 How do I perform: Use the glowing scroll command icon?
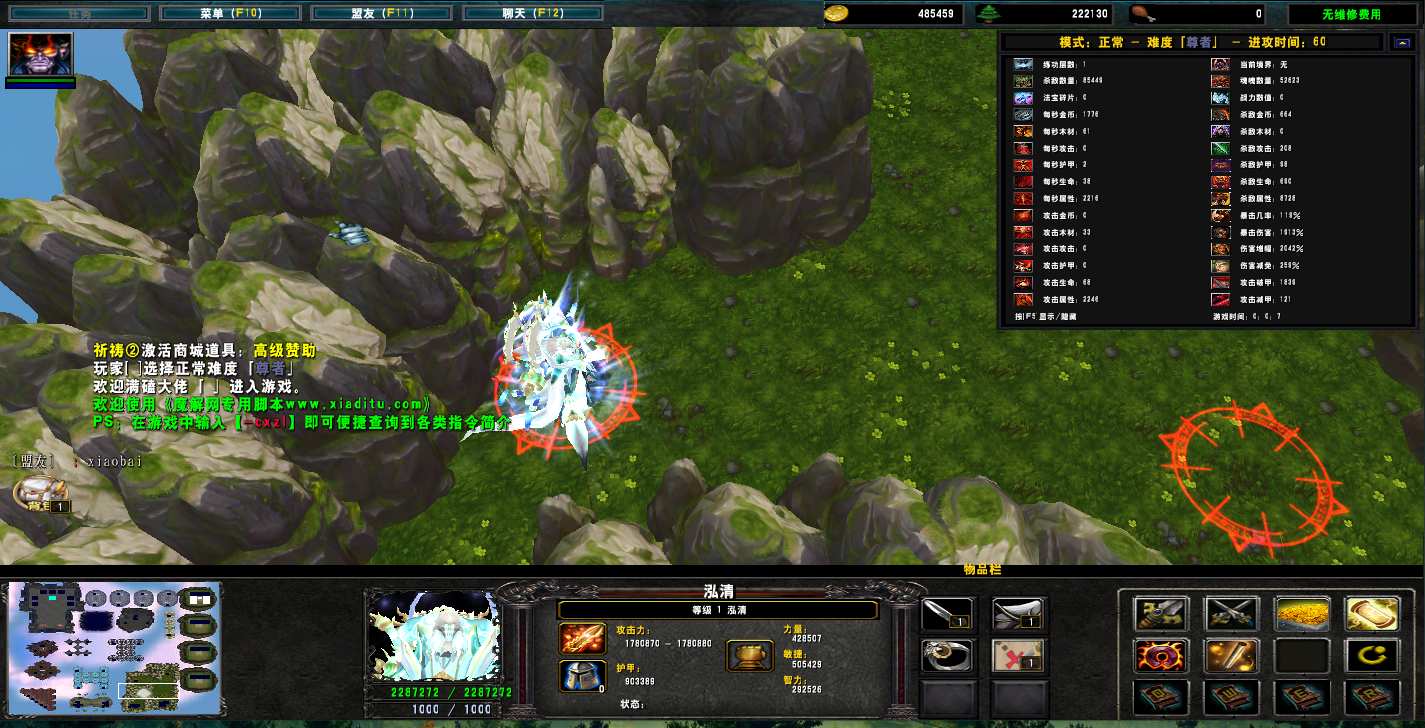click(x=1371, y=613)
